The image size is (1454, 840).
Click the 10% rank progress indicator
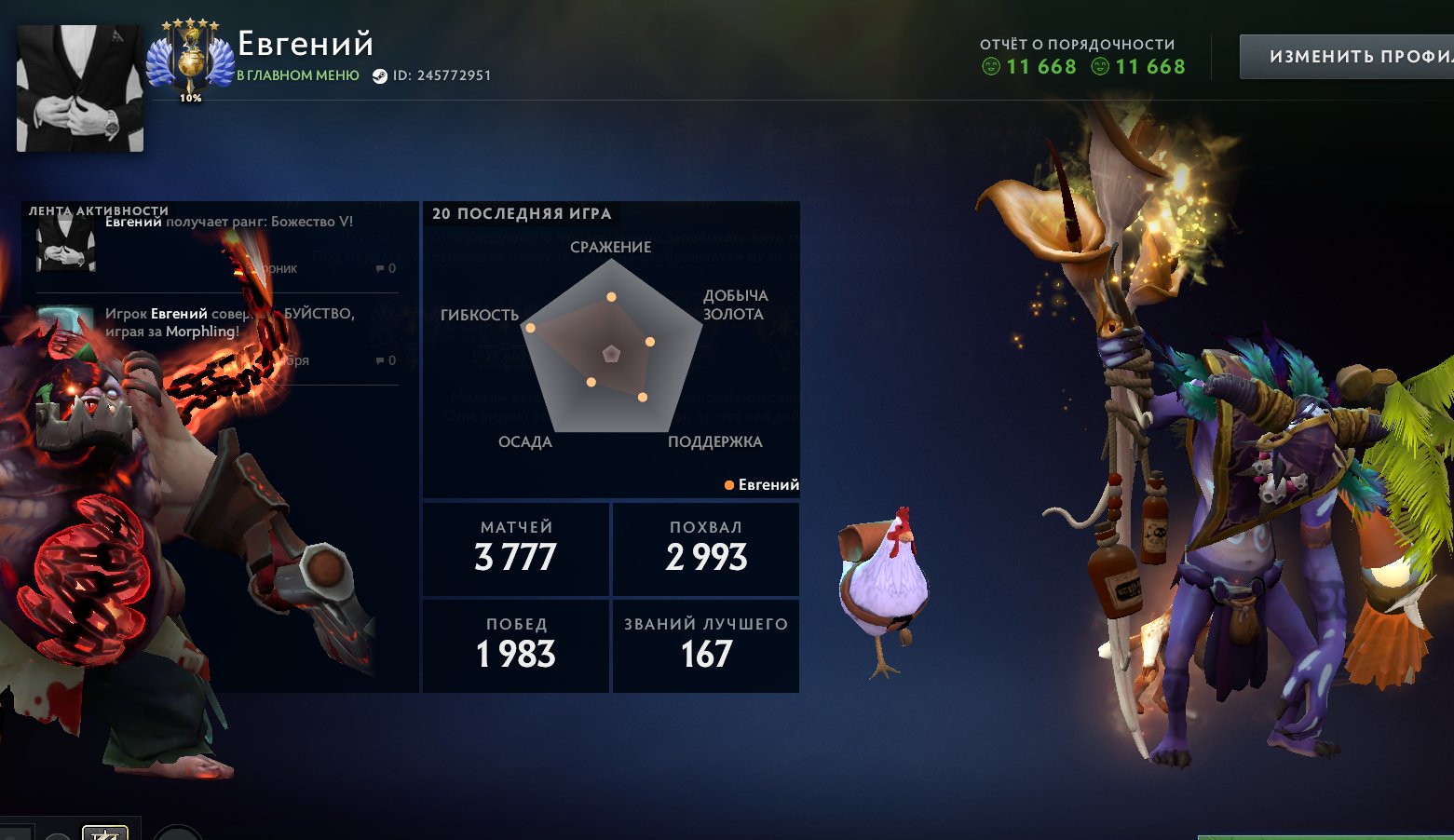pyautogui.click(x=189, y=96)
